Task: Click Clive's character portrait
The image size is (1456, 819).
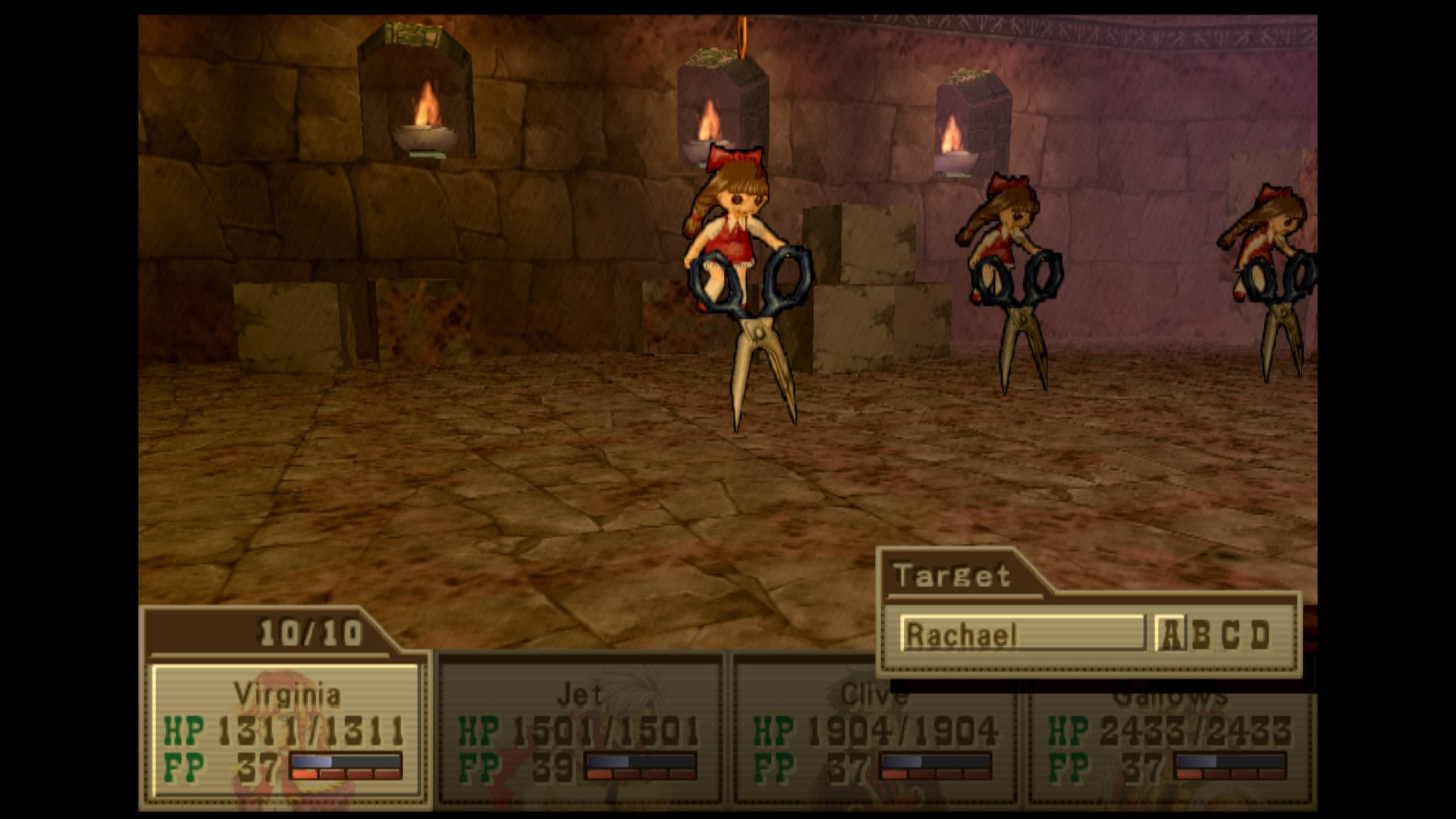Action: pos(872,728)
